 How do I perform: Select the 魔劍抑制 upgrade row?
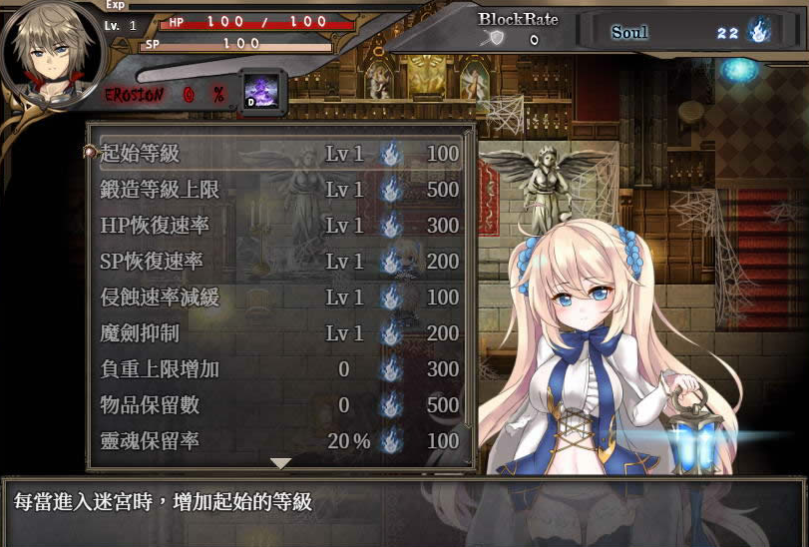[x=280, y=334]
